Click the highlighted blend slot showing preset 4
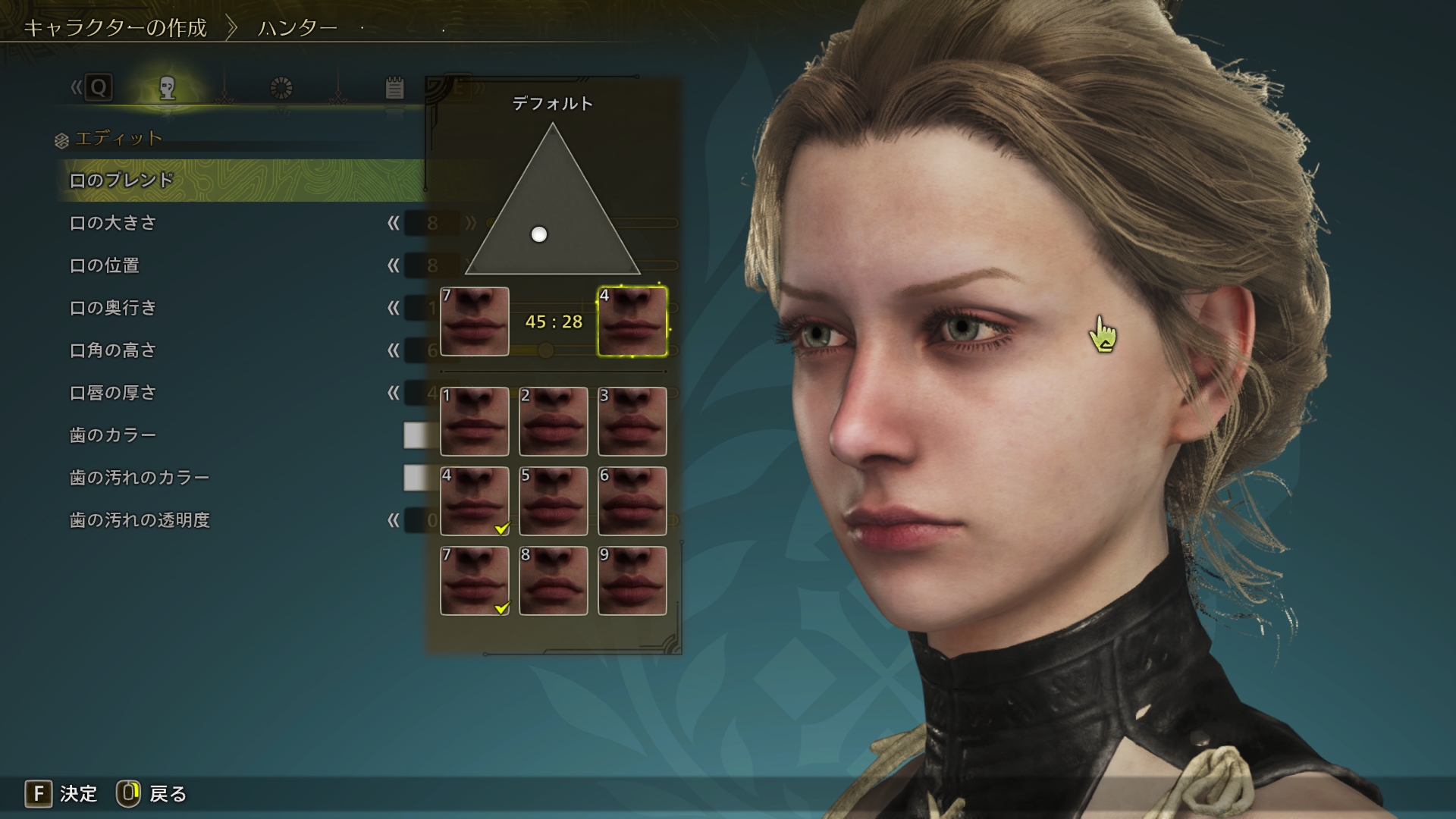 pos(632,322)
